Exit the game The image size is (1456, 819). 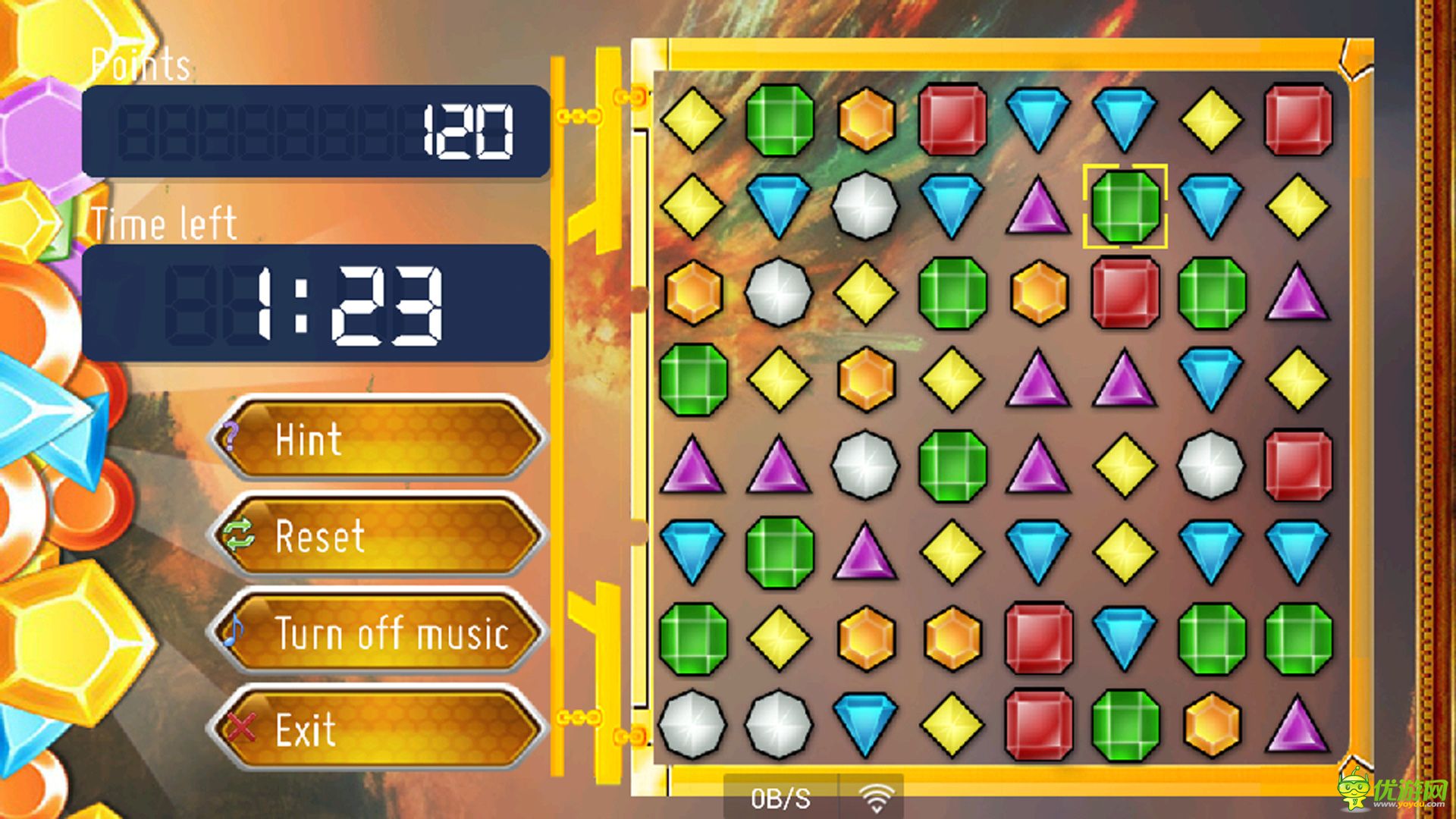[377, 729]
